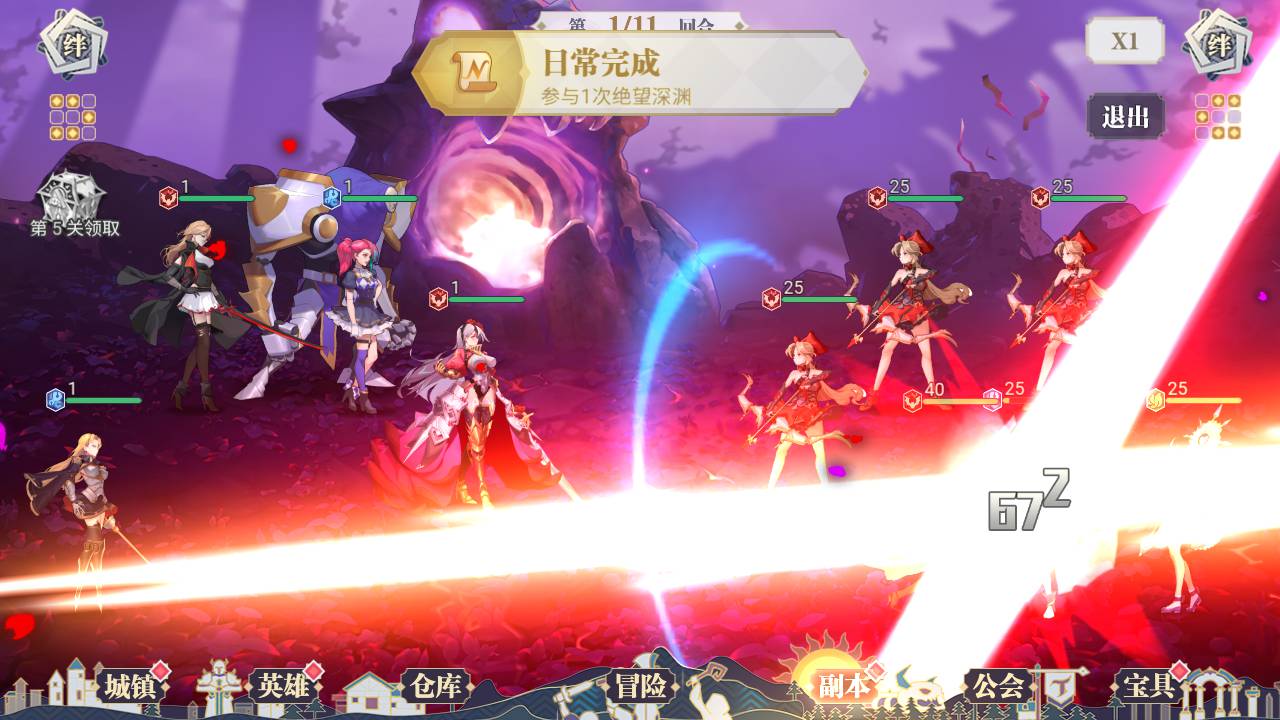Open the 英雄 heroes tab
The height and width of the screenshot is (720, 1280).
[x=284, y=686]
